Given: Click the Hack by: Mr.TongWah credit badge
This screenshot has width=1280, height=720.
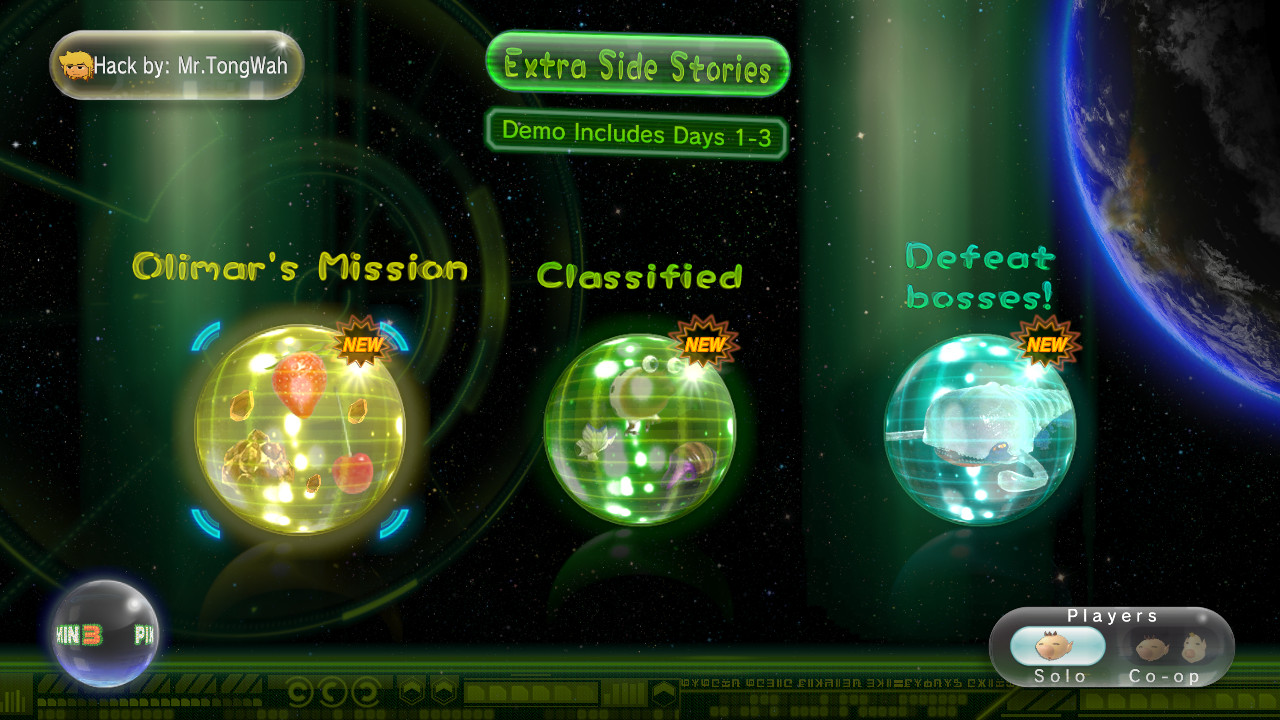Looking at the screenshot, I should 175,64.
